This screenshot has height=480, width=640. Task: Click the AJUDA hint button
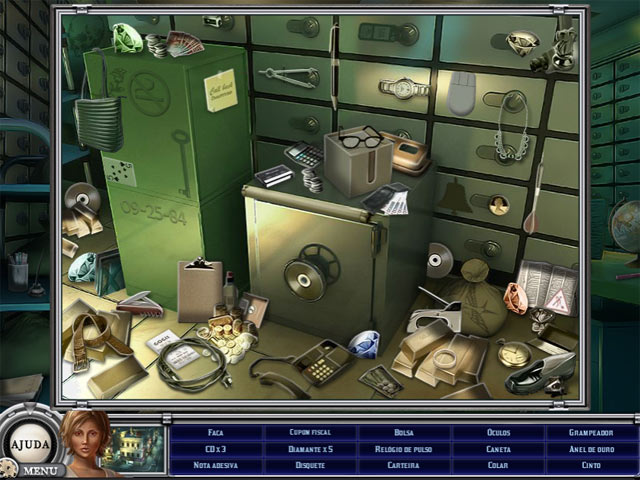coord(27,440)
